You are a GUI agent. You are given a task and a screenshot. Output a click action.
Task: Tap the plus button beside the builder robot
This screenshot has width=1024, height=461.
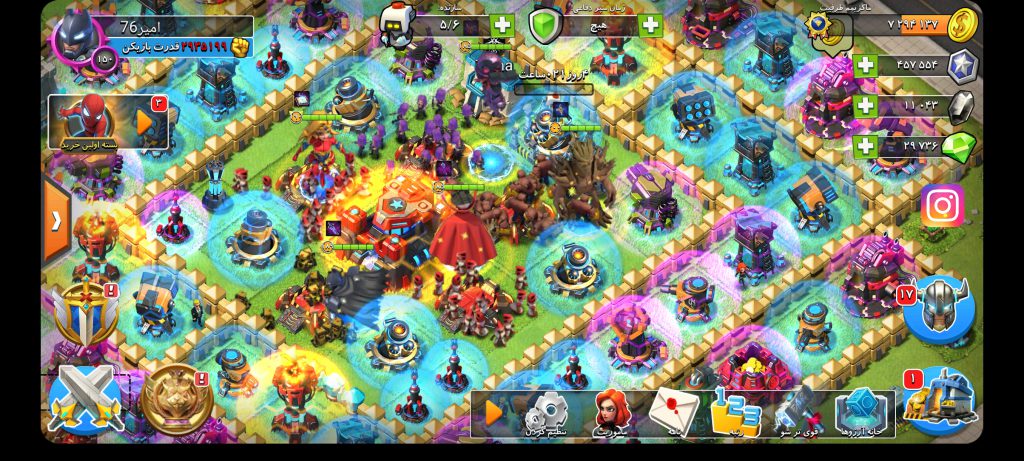[502, 26]
